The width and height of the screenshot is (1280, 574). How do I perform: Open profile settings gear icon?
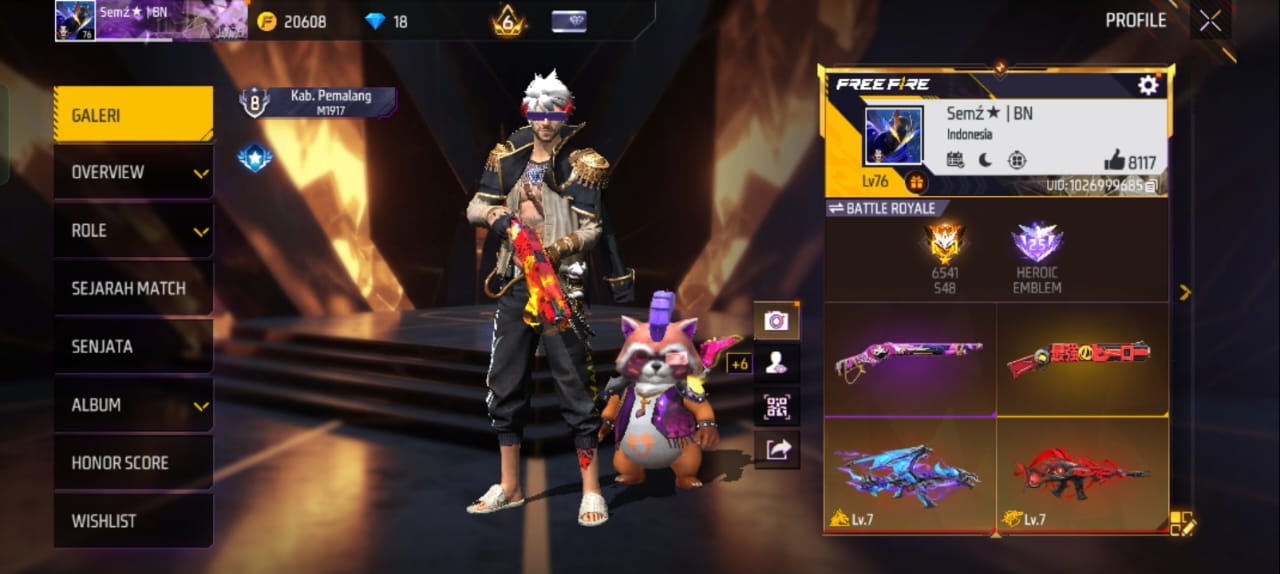coord(1148,85)
